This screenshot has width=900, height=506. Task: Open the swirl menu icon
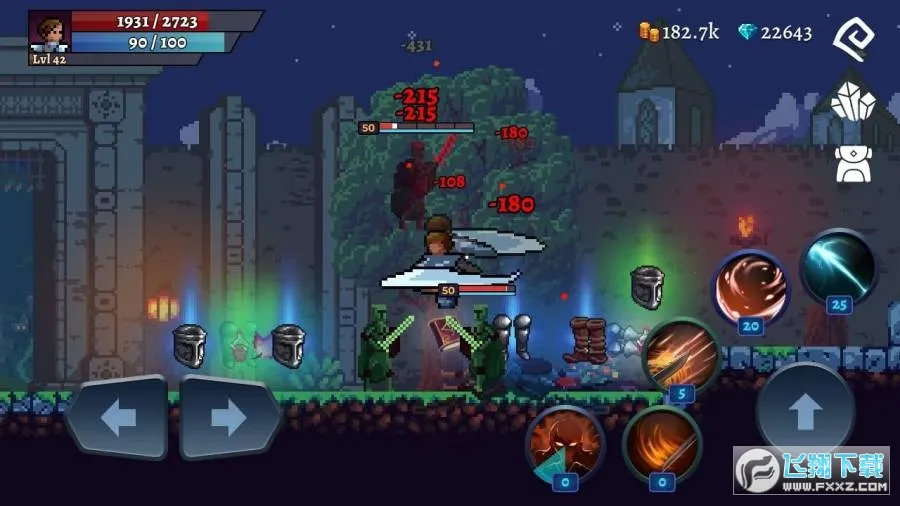point(853,39)
